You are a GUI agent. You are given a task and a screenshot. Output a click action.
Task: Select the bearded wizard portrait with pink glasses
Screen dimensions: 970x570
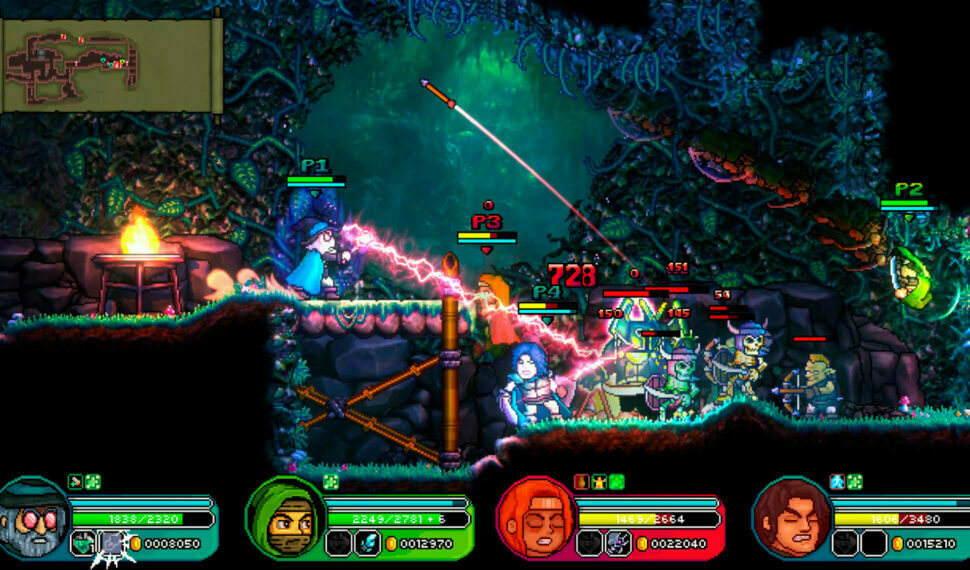click(32, 517)
